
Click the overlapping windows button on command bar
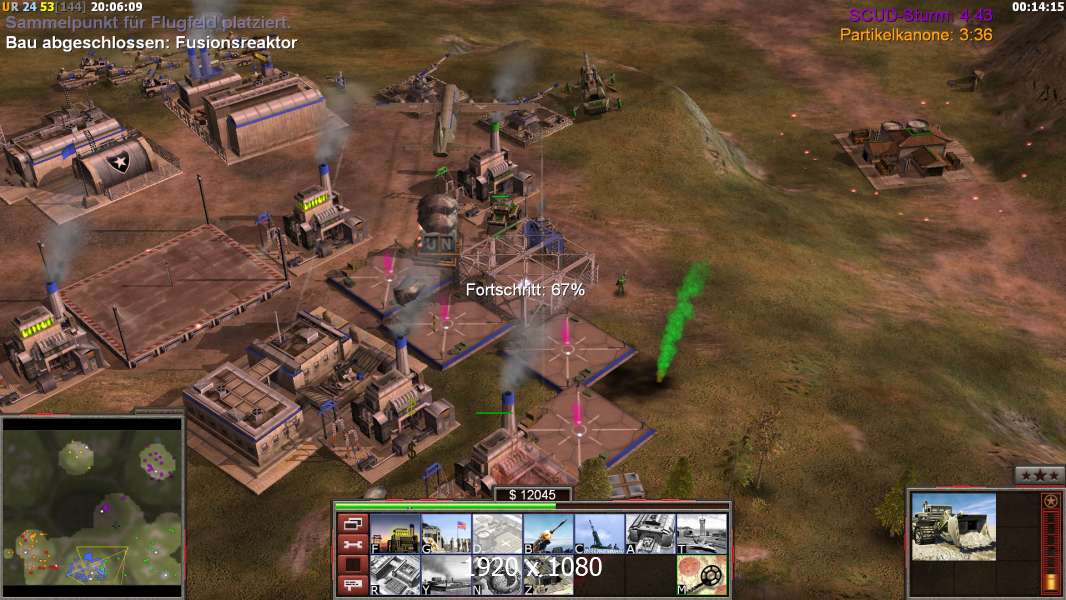click(x=352, y=523)
